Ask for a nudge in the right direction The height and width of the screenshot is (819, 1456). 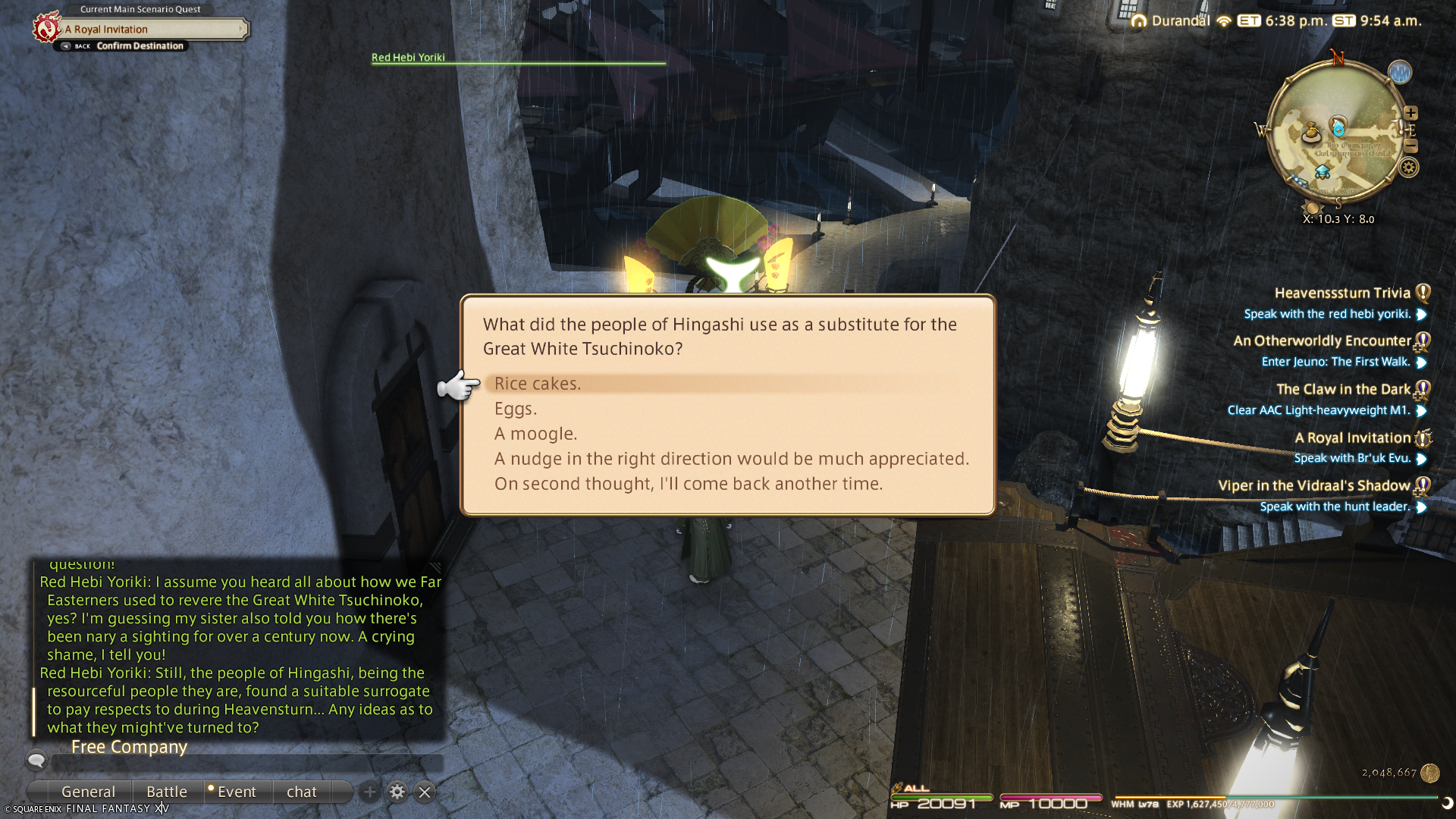(x=731, y=459)
